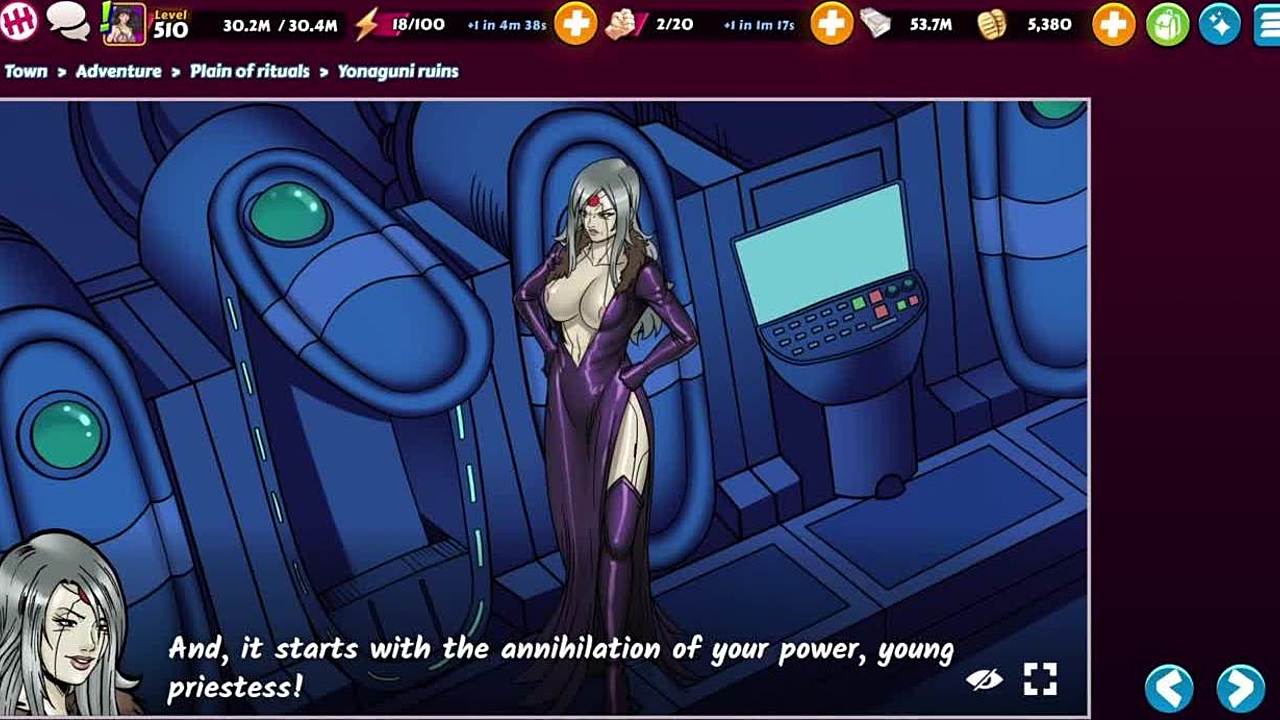The image size is (1280, 720).
Task: Hide the dialogue text with eye icon
Action: coord(985,680)
